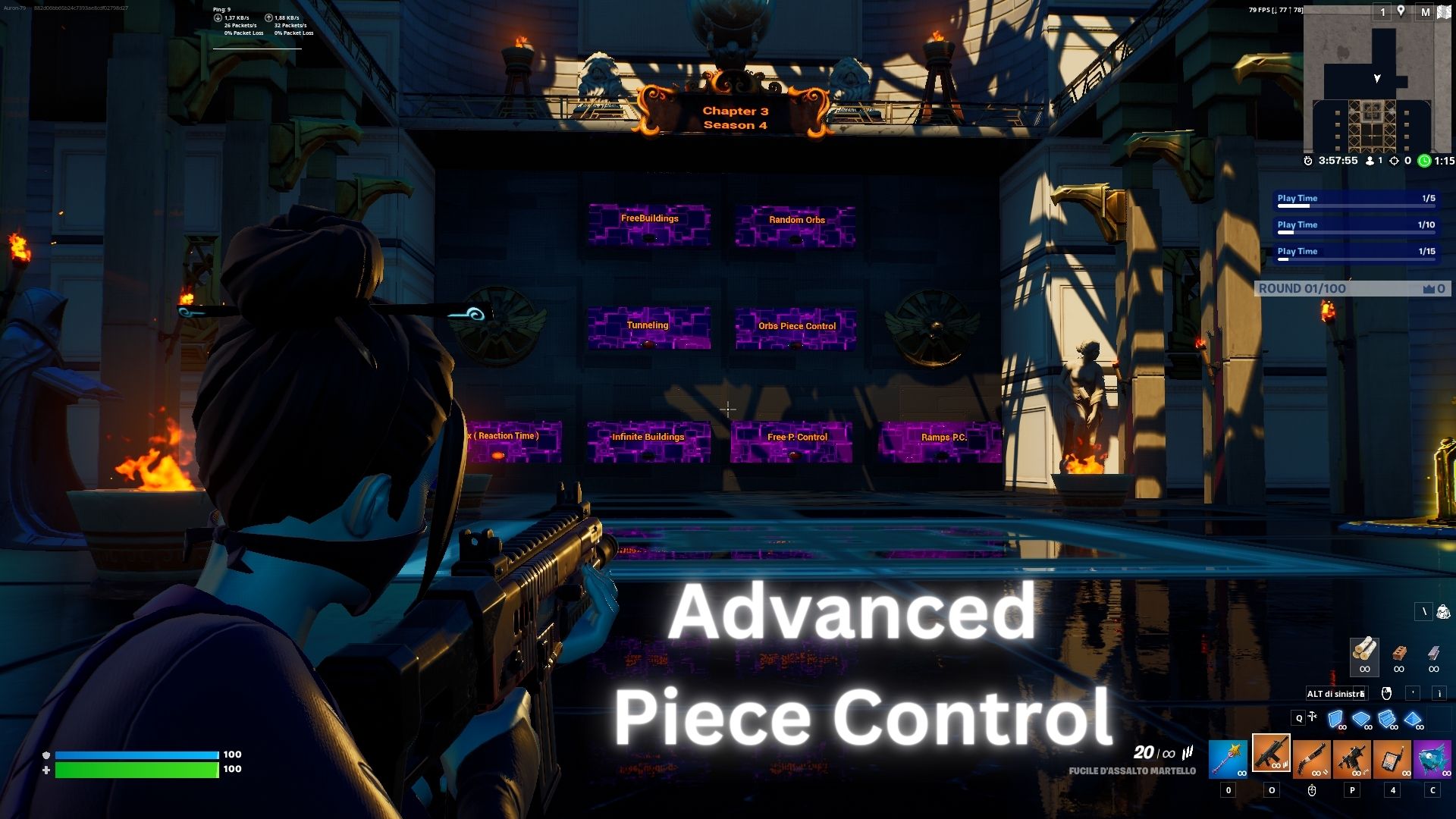This screenshot has height=819, width=1456.
Task: Select the brick material icon
Action: [x=1399, y=654]
